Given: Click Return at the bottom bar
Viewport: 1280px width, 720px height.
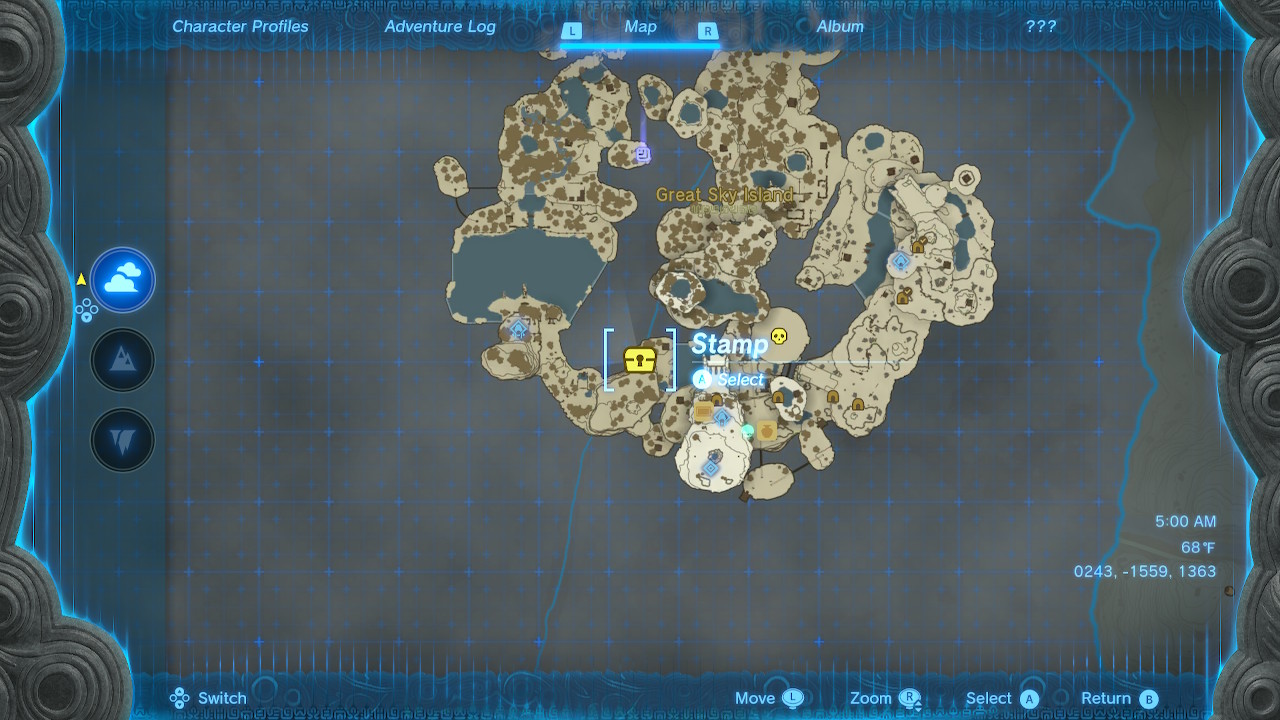Looking at the screenshot, I should tap(1111, 698).
